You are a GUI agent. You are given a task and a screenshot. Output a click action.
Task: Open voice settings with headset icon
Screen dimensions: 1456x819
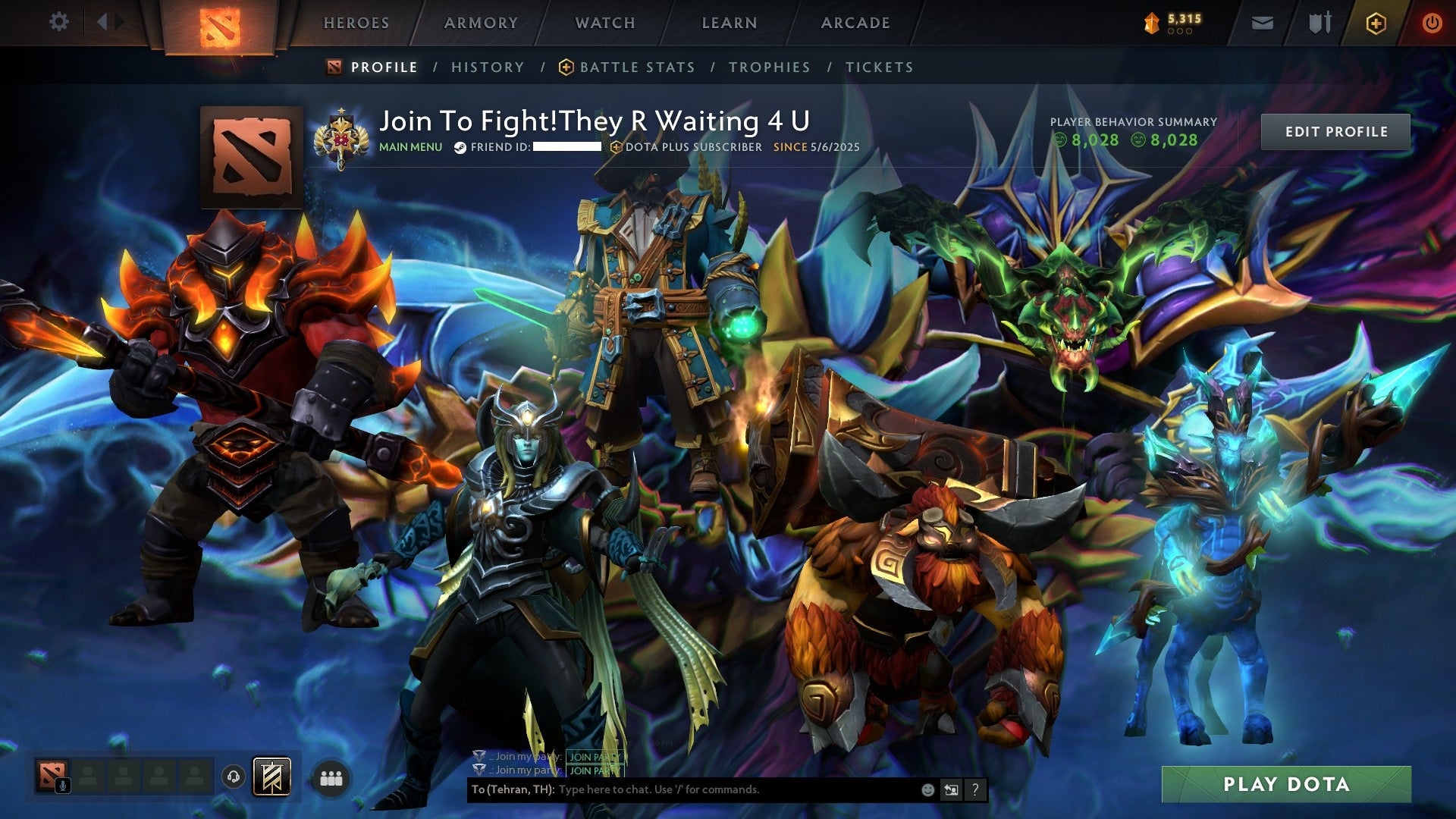tap(235, 775)
